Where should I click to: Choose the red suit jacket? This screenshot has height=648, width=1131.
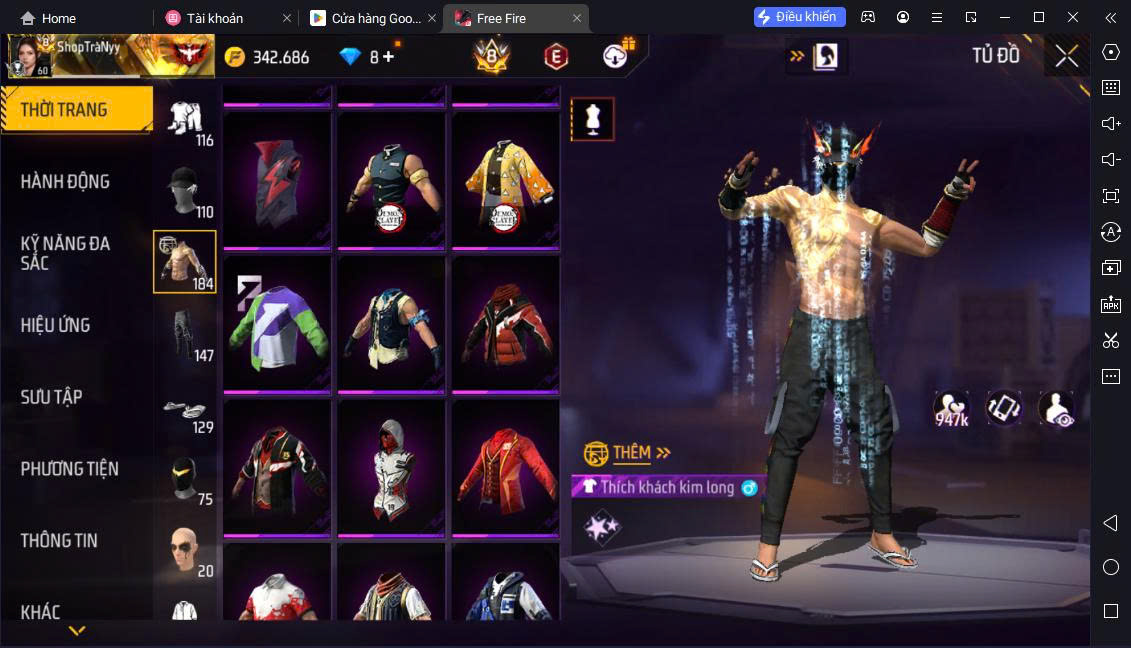tap(504, 467)
